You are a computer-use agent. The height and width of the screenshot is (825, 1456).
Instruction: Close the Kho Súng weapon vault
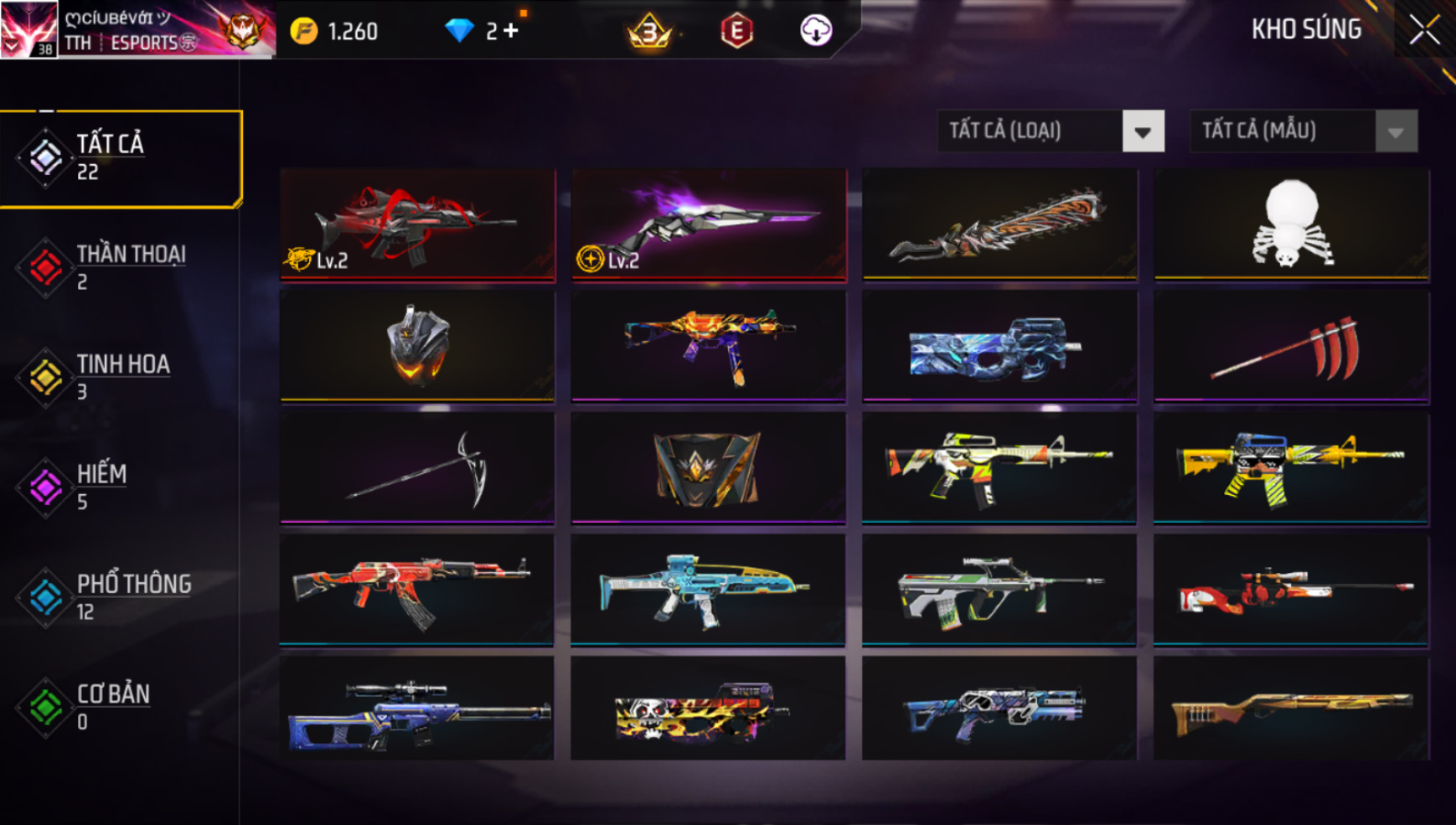[x=1423, y=31]
